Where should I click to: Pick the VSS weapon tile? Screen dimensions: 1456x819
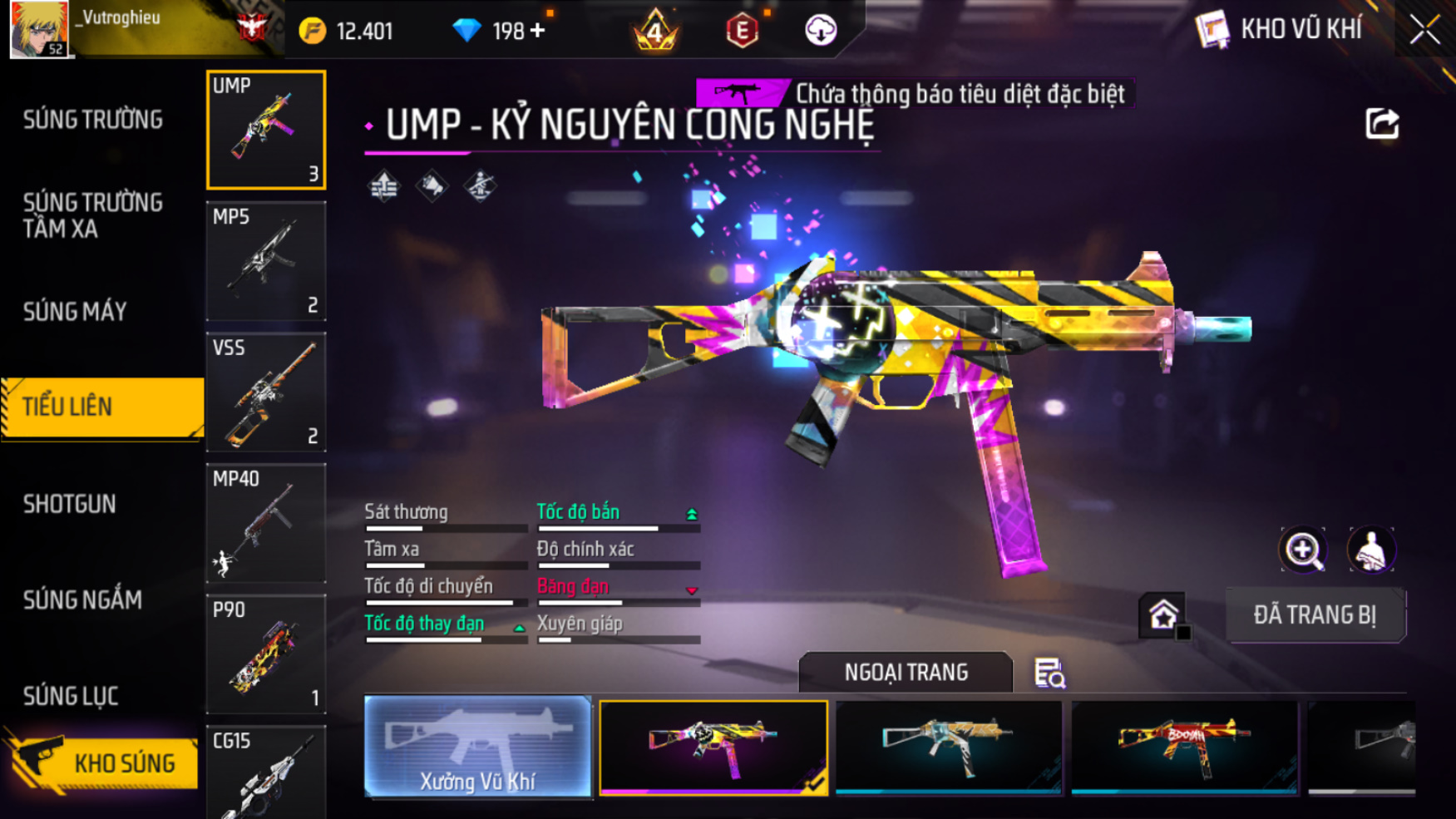click(x=266, y=392)
